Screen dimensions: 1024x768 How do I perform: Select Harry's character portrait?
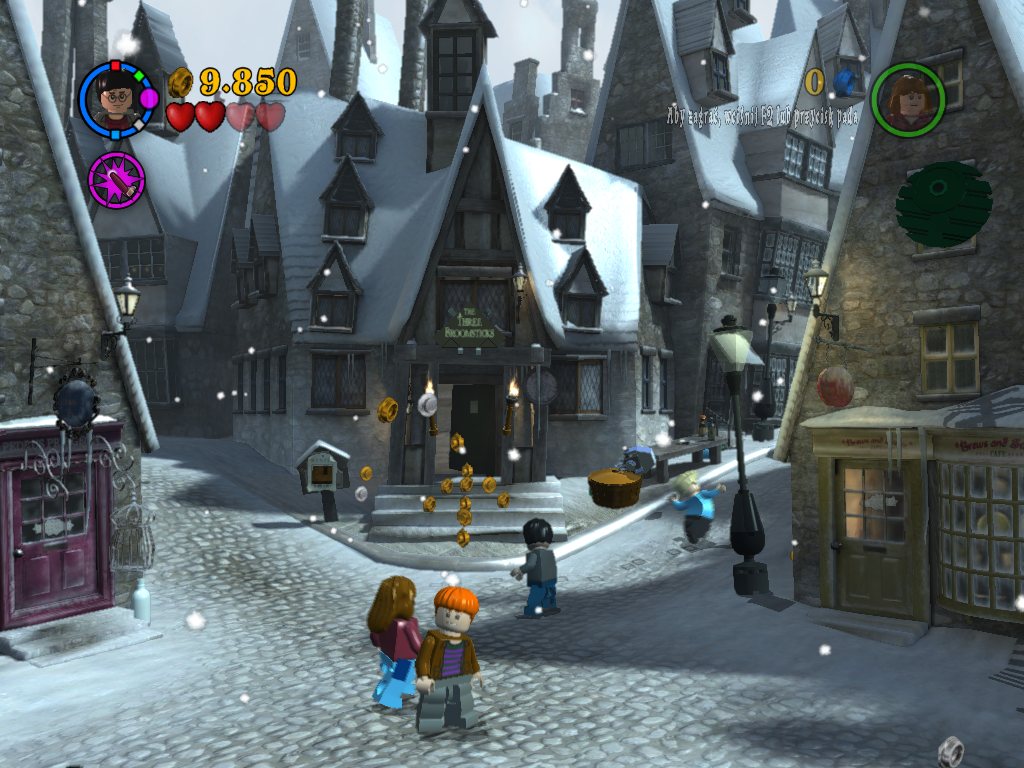pos(118,99)
